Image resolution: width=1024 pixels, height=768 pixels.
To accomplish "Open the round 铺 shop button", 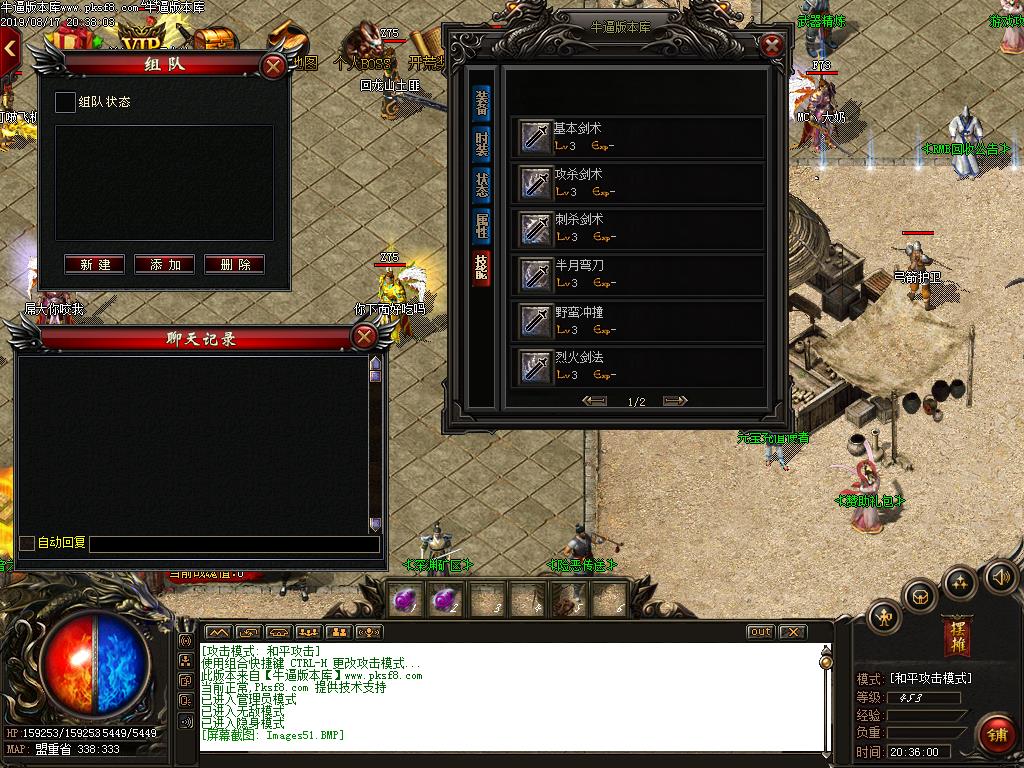I will (x=995, y=733).
